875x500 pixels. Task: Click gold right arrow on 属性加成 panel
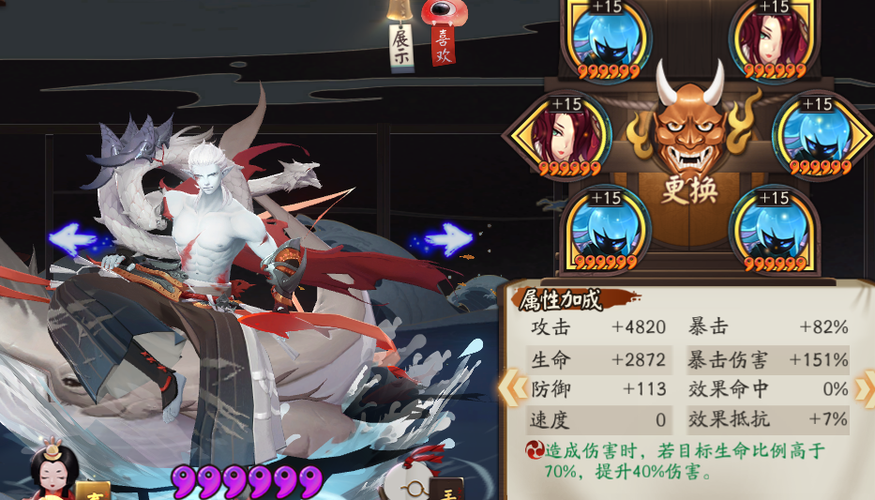[865, 386]
